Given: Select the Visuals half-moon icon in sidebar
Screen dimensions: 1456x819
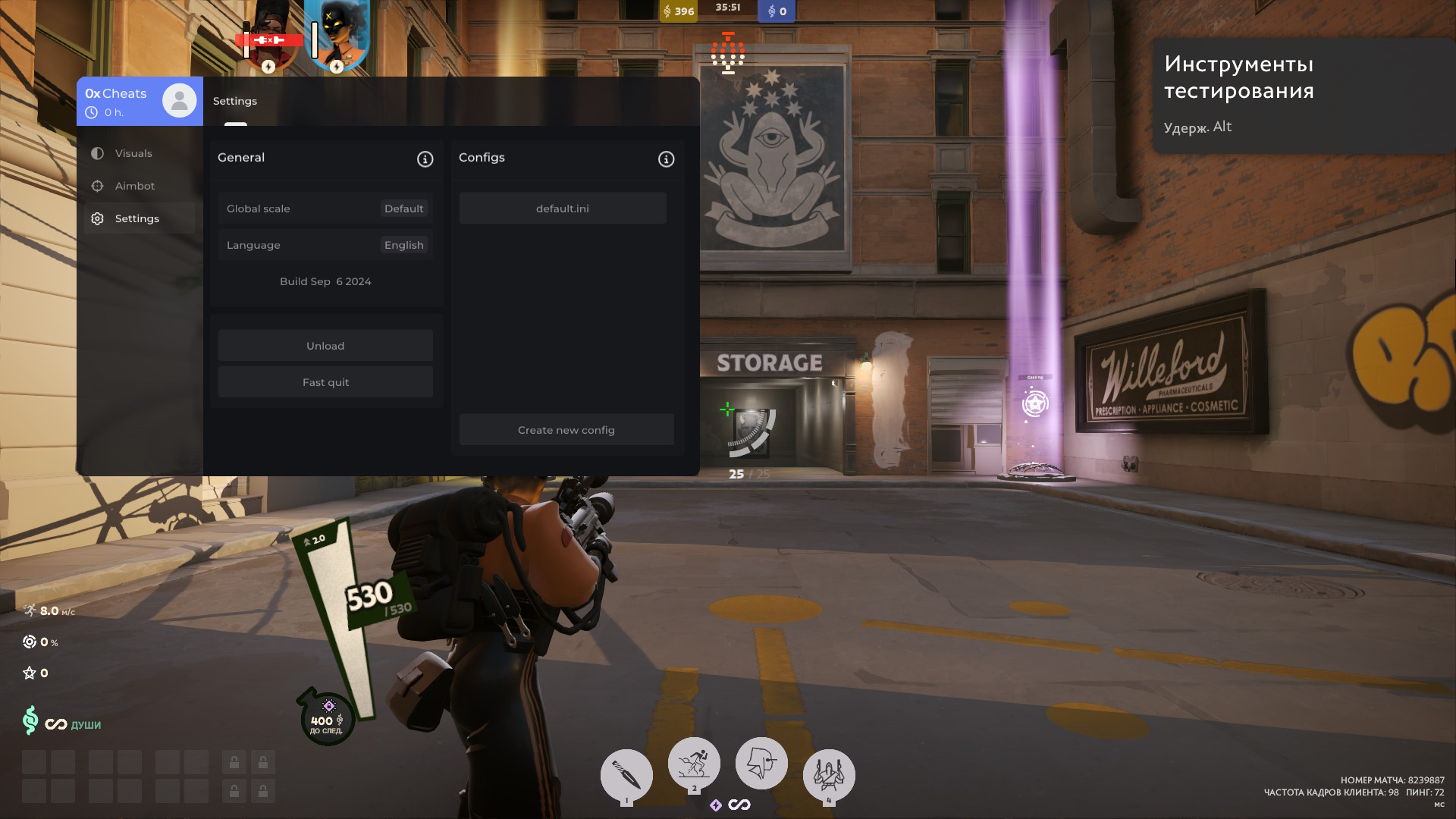Looking at the screenshot, I should [97, 153].
